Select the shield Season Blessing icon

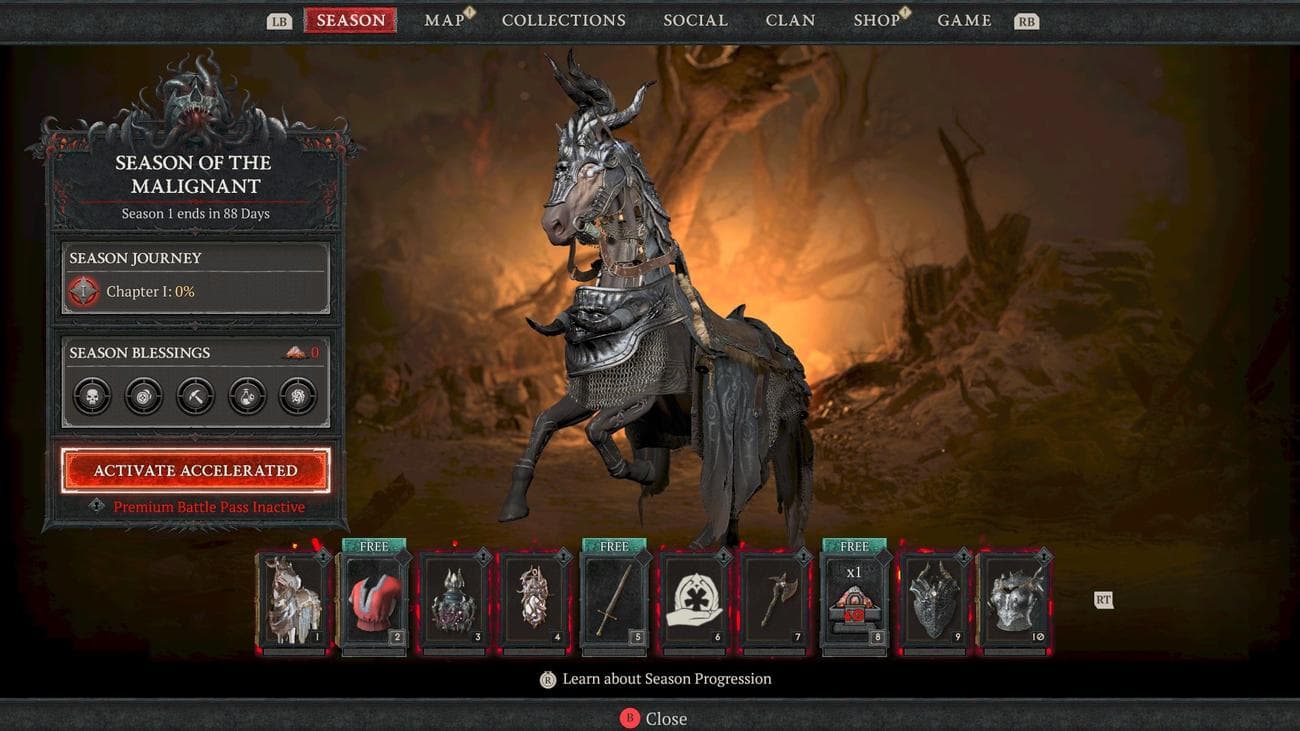[142, 395]
